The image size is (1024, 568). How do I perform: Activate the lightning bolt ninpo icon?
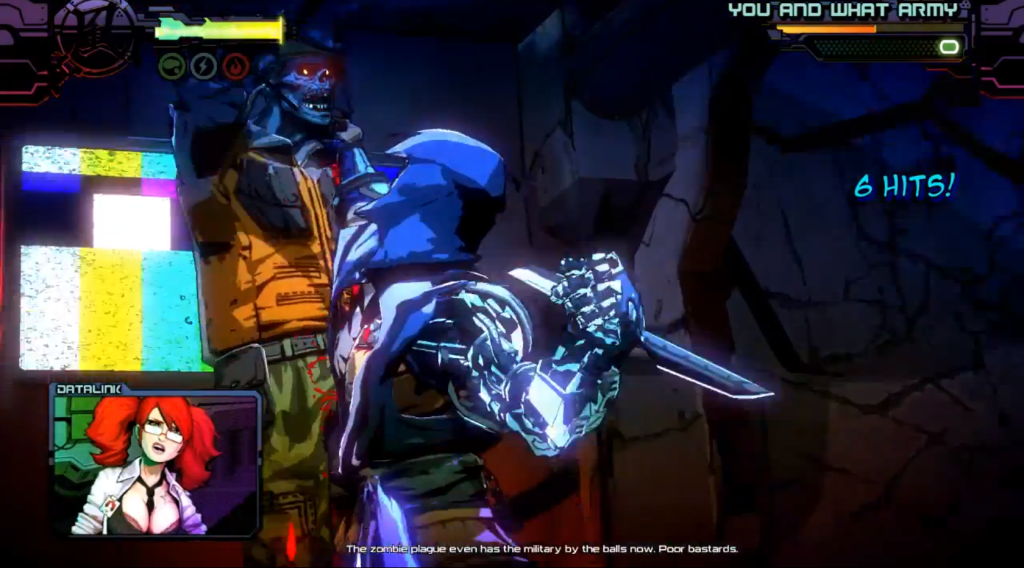(204, 66)
